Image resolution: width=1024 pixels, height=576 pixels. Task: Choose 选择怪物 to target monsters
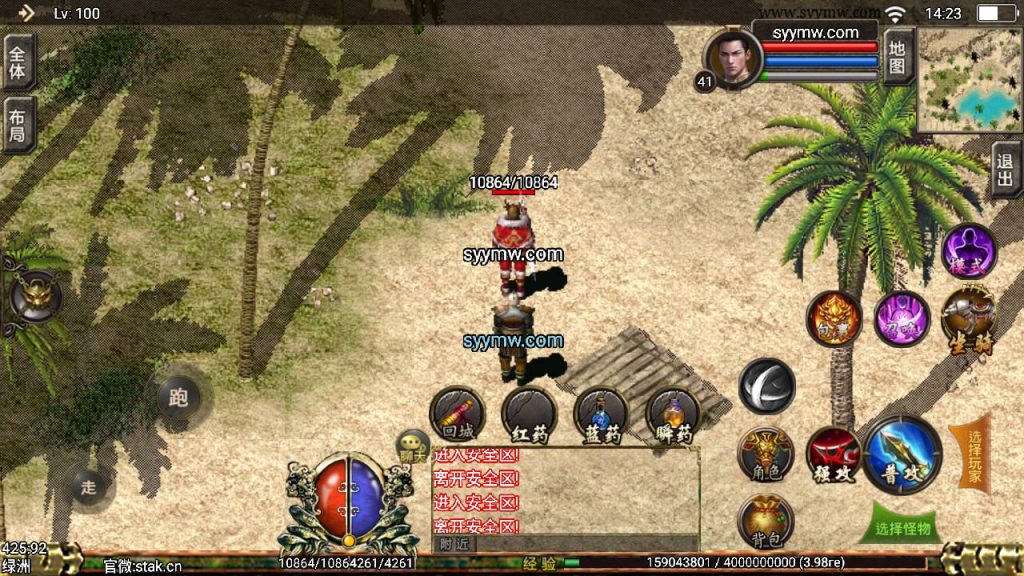click(902, 528)
